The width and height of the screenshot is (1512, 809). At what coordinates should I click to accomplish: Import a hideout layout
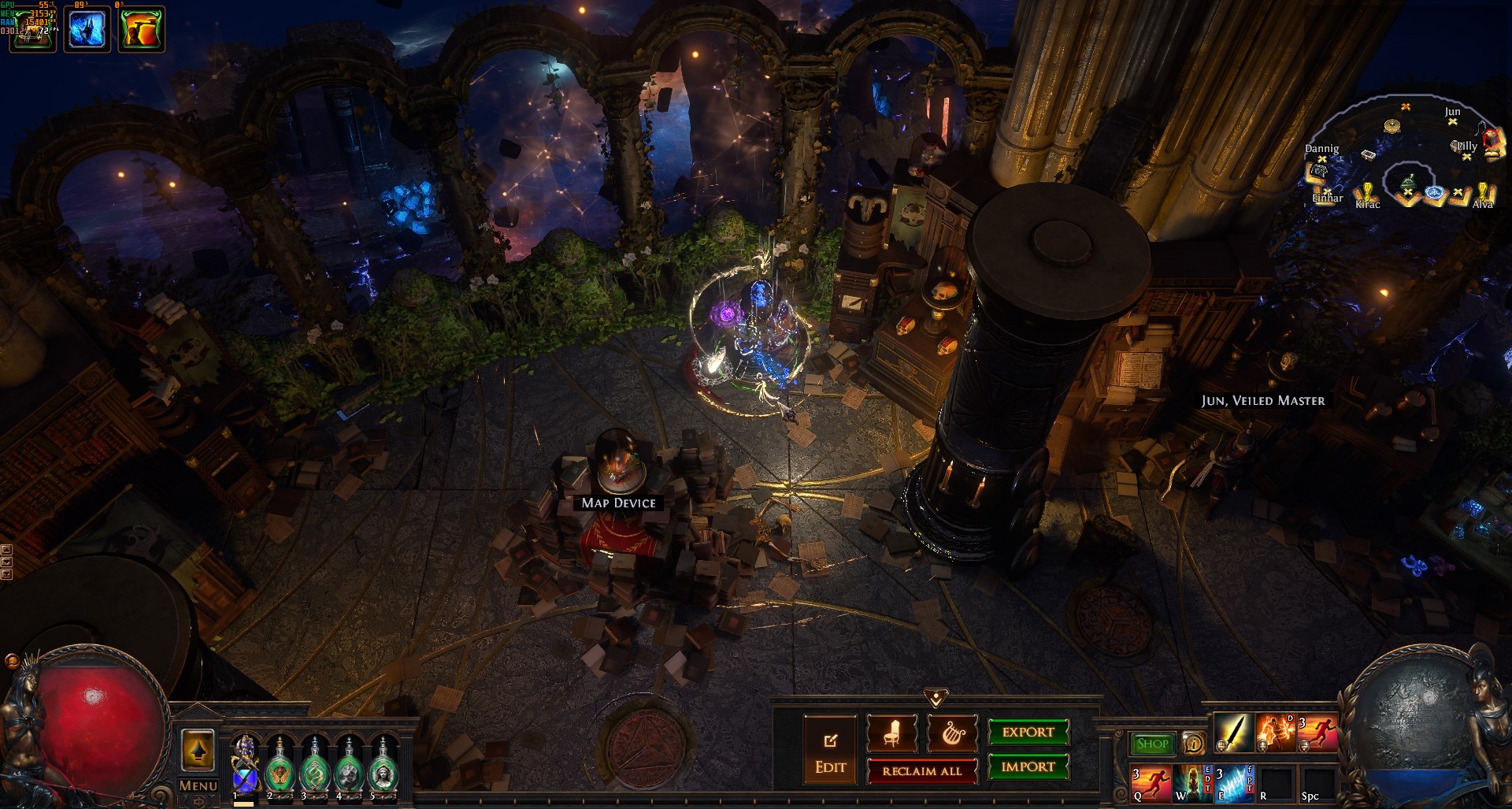(1028, 766)
